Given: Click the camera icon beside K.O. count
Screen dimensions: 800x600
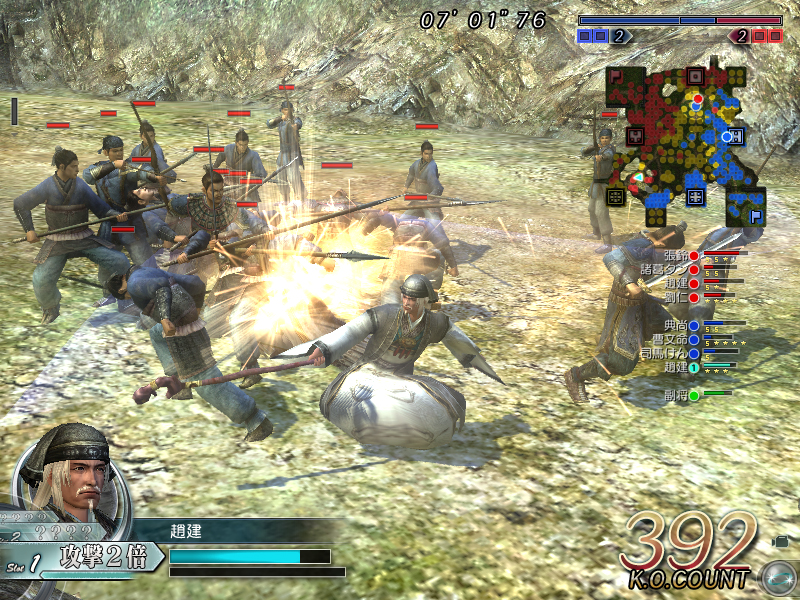Looking at the screenshot, I should (780, 541).
